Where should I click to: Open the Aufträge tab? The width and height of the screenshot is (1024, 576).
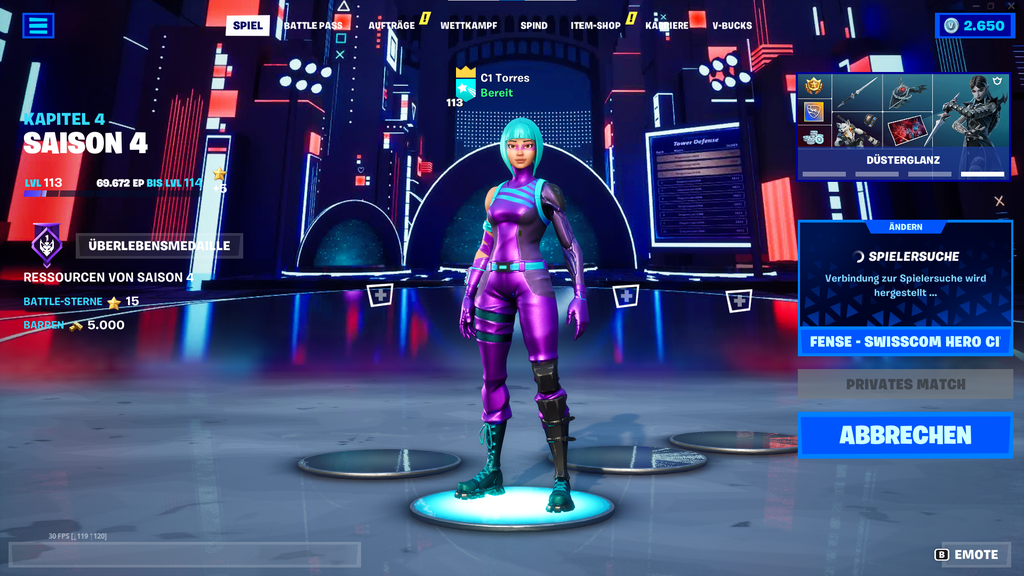(391, 25)
